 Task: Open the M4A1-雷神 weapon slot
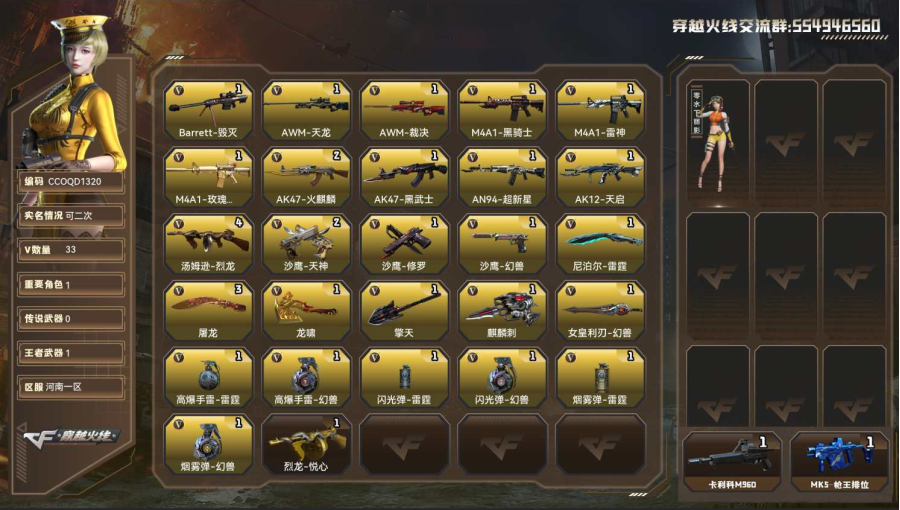[x=600, y=110]
